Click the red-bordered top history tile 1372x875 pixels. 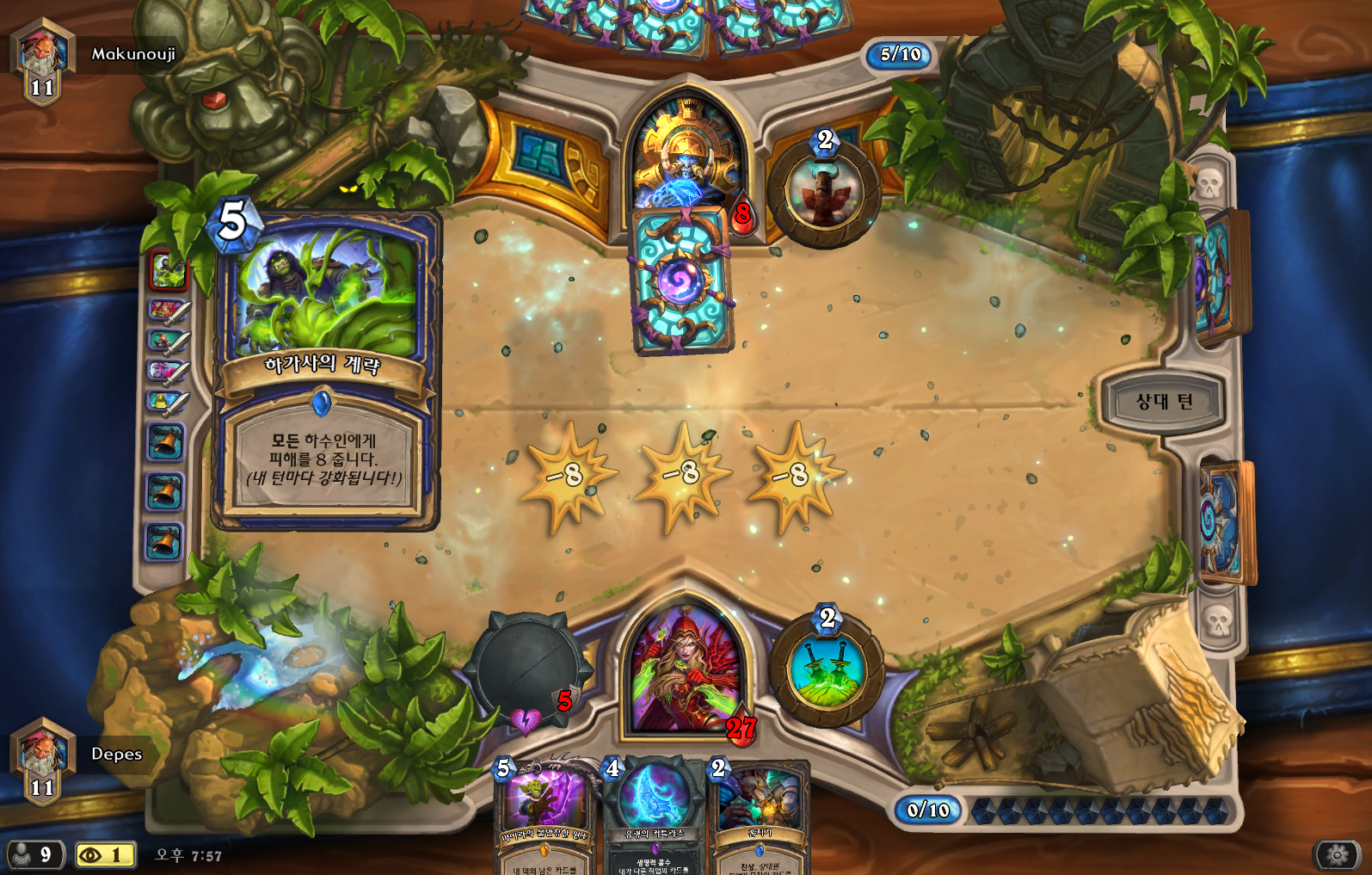[x=168, y=270]
